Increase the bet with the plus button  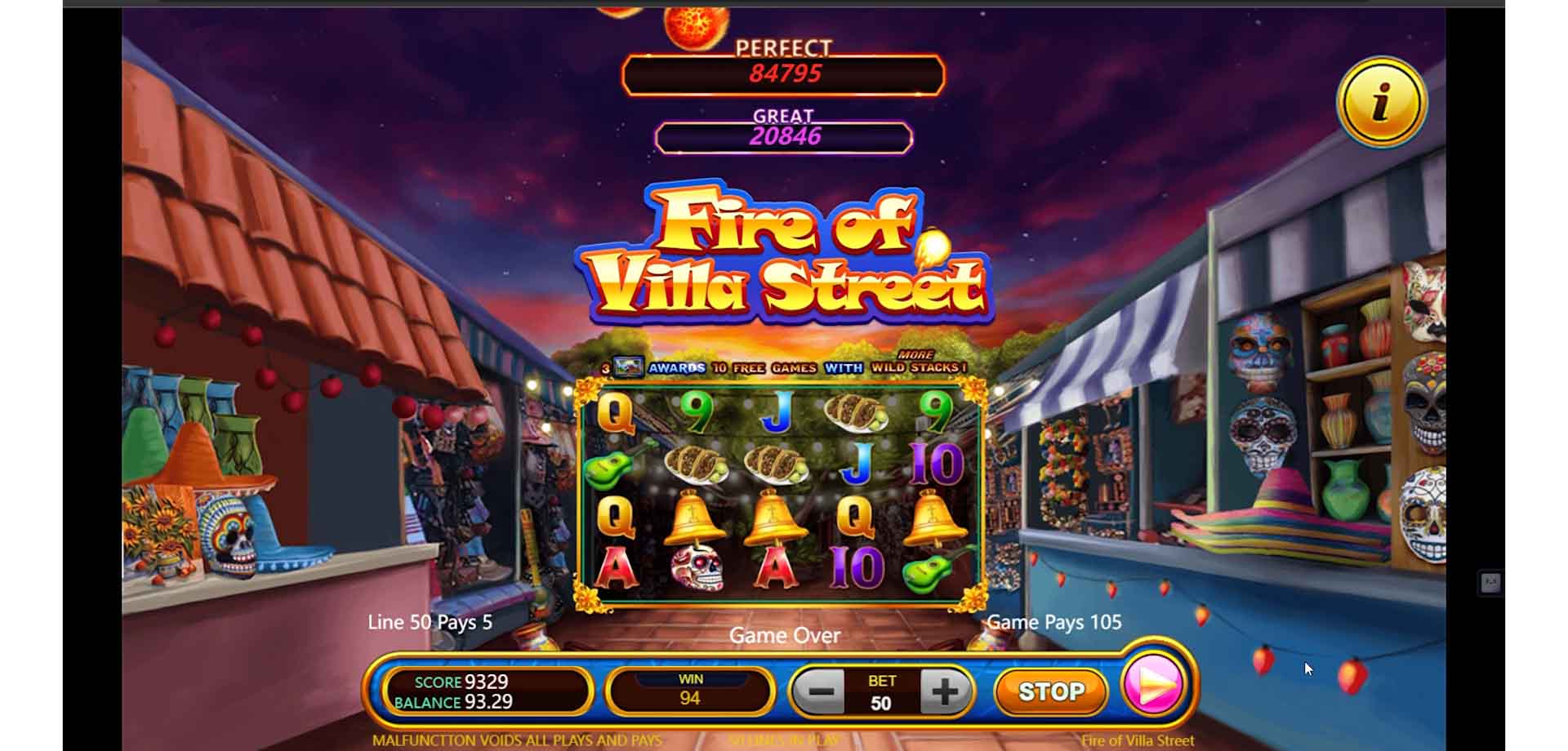tap(945, 691)
